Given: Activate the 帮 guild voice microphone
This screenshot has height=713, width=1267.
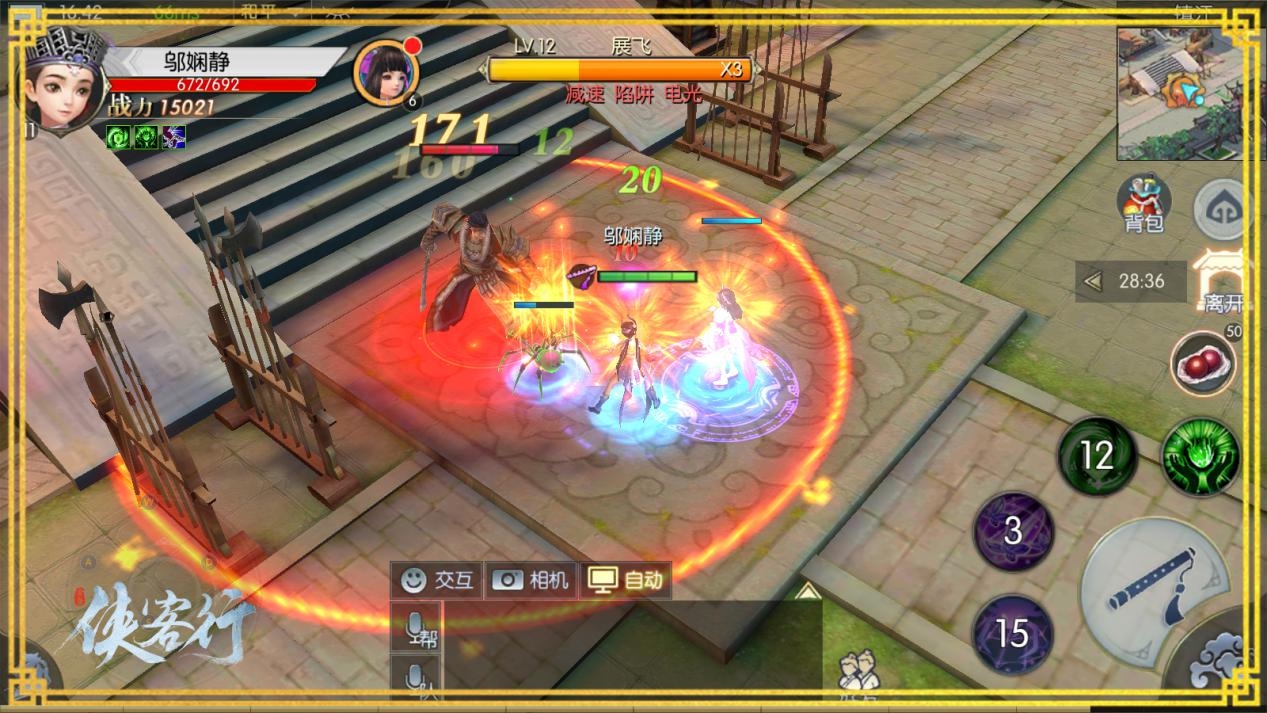Looking at the screenshot, I should coord(418,628).
